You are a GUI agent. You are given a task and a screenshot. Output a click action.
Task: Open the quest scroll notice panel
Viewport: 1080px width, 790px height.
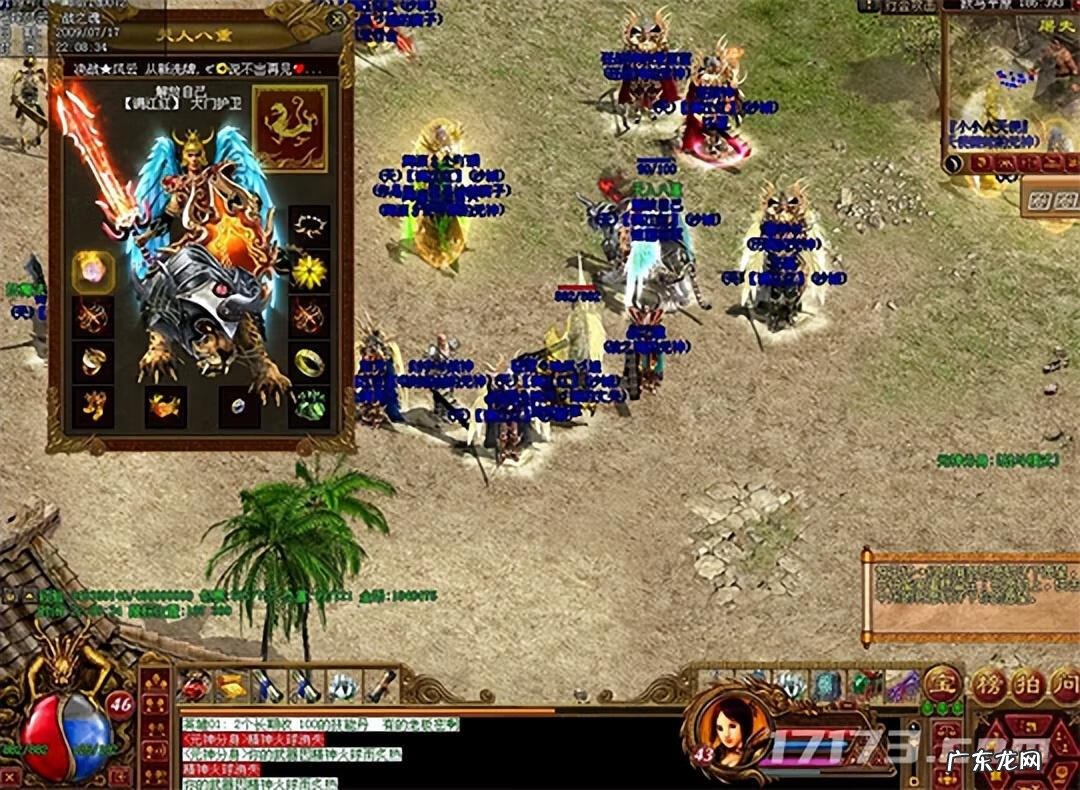970,595
